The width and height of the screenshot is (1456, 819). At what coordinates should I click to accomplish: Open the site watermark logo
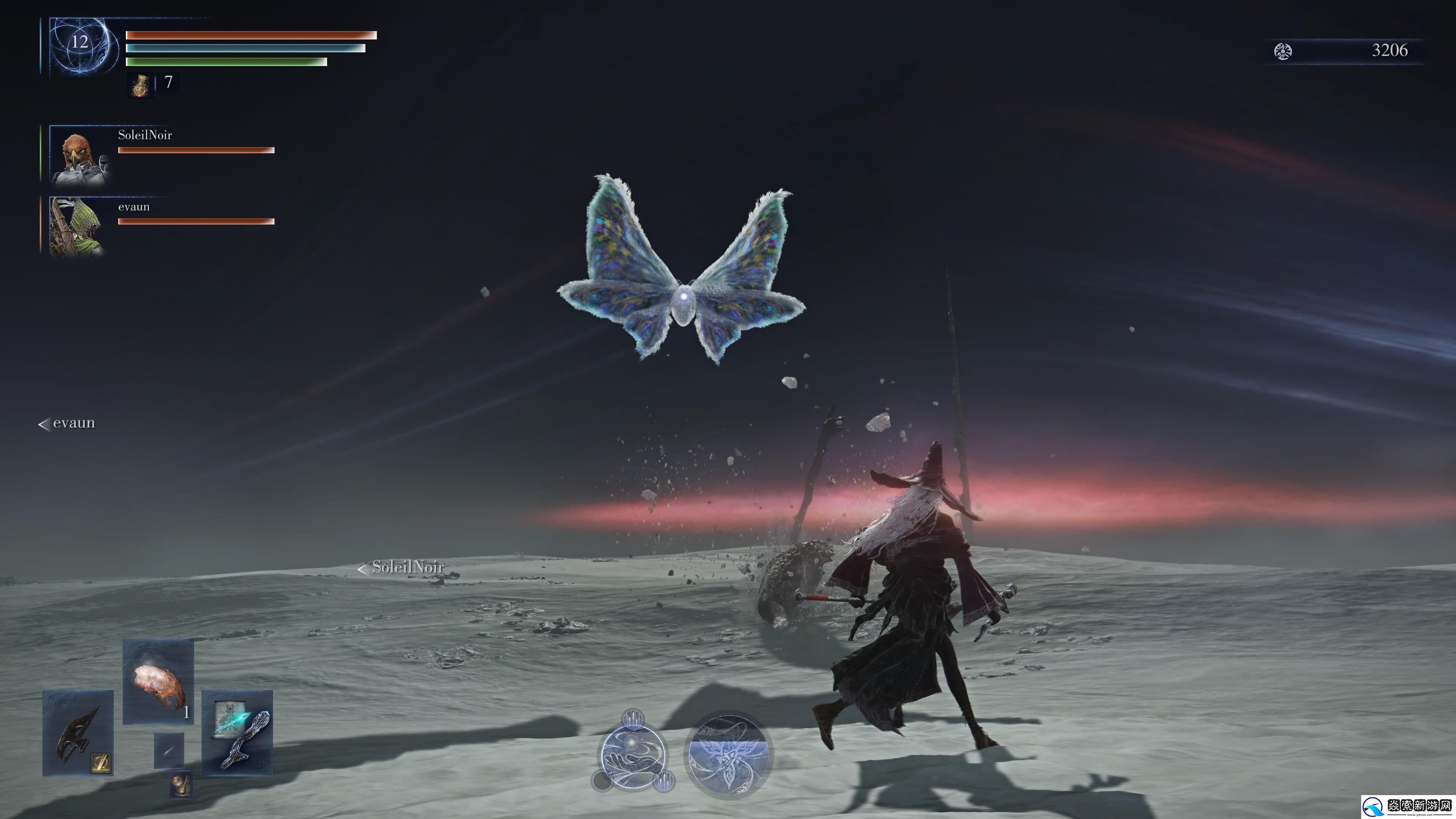point(1407,805)
